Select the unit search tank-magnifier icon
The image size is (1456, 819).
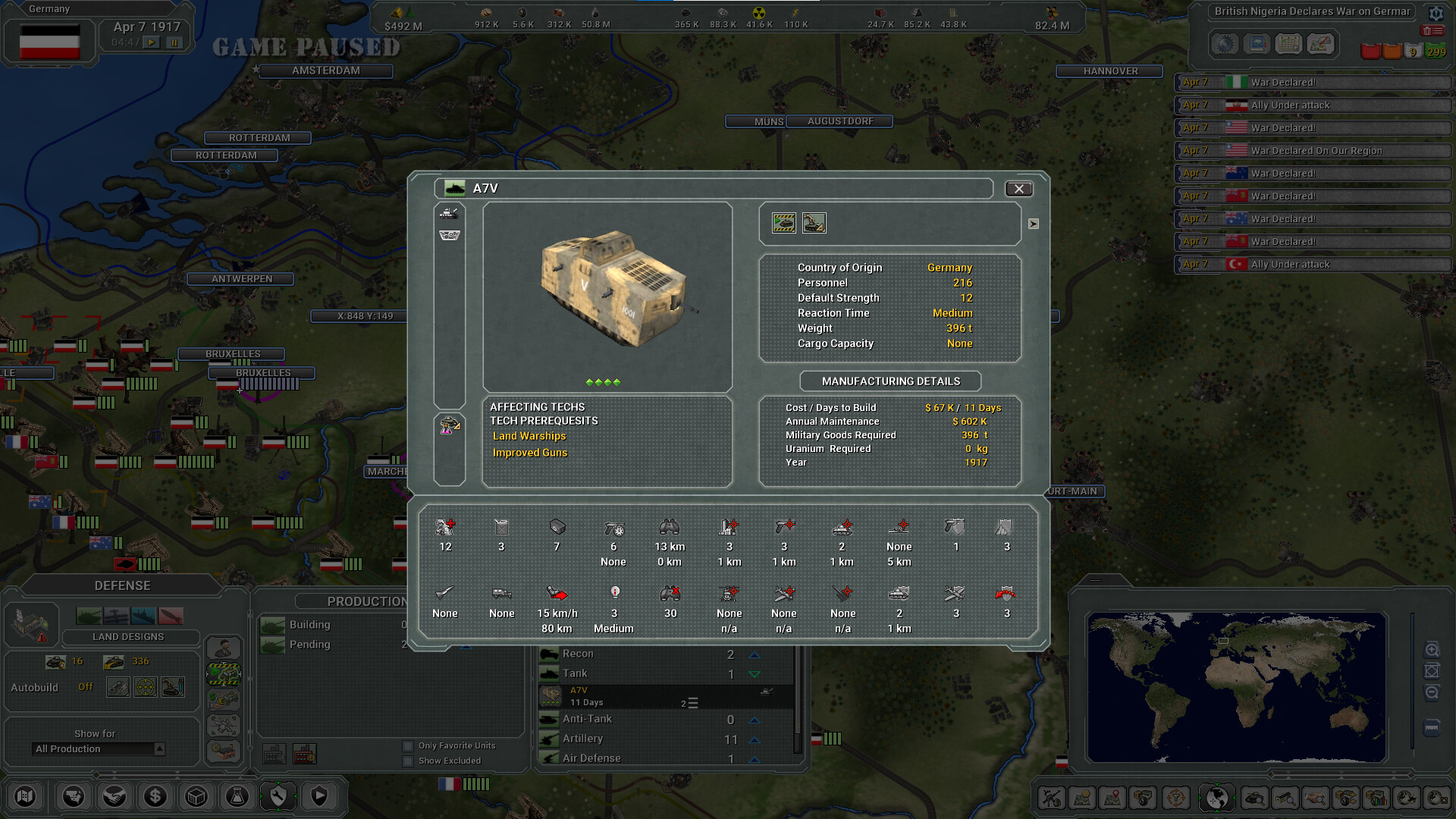click(x=1255, y=798)
